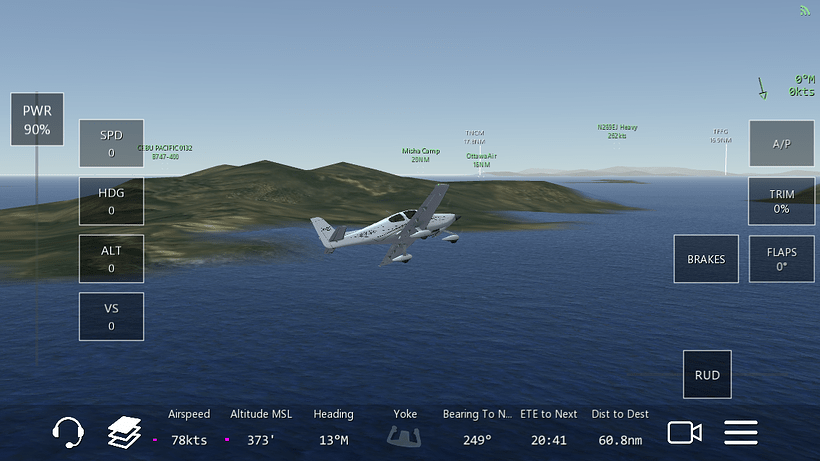Open ATC communications with the headset icon
The width and height of the screenshot is (820, 461).
pyautogui.click(x=68, y=432)
